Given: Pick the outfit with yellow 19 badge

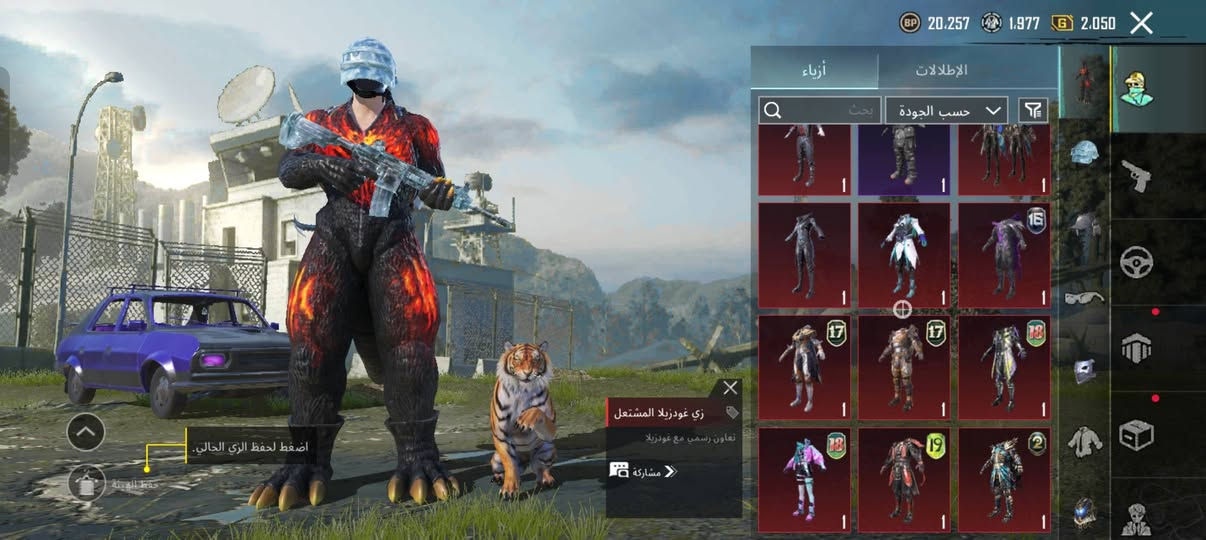Looking at the screenshot, I should pyautogui.click(x=904, y=479).
